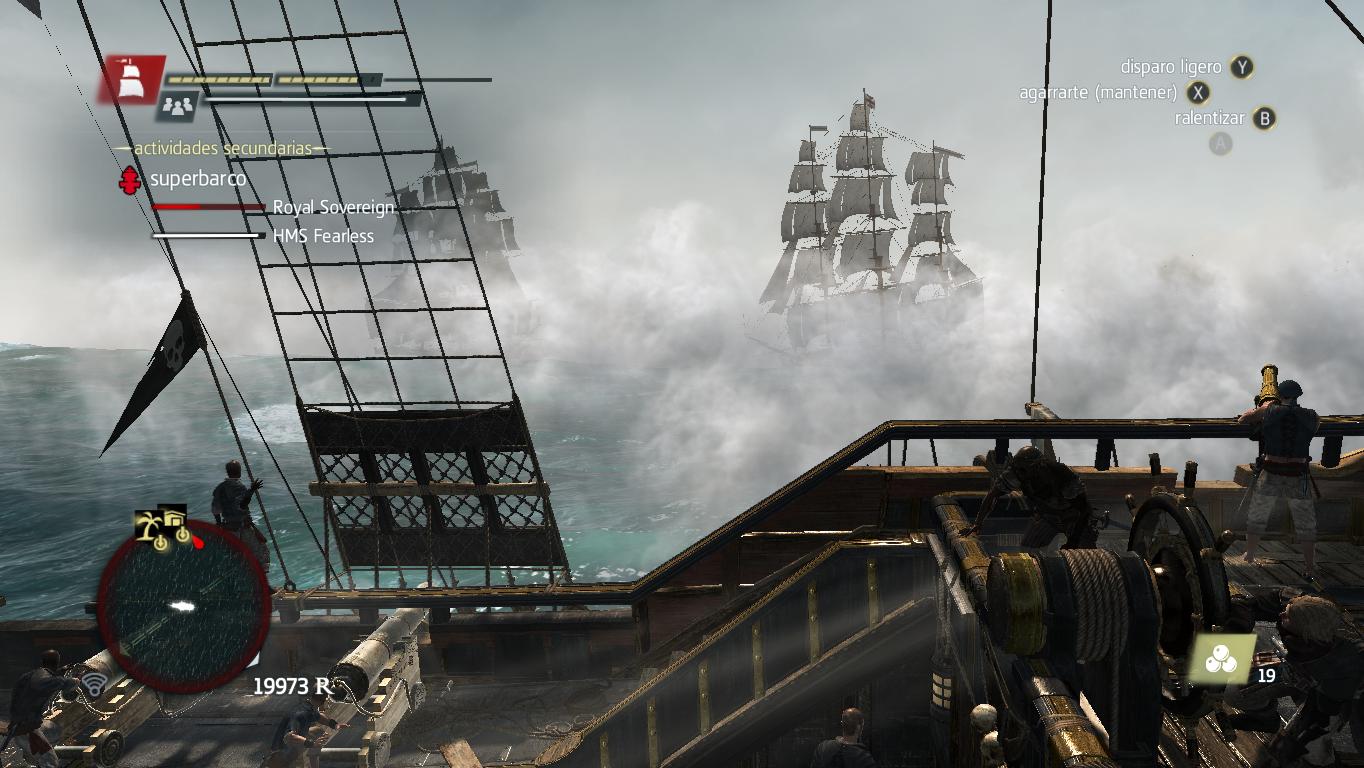The height and width of the screenshot is (768, 1364).
Task: Select the Royal Sovereign target entry
Action: (x=333, y=207)
